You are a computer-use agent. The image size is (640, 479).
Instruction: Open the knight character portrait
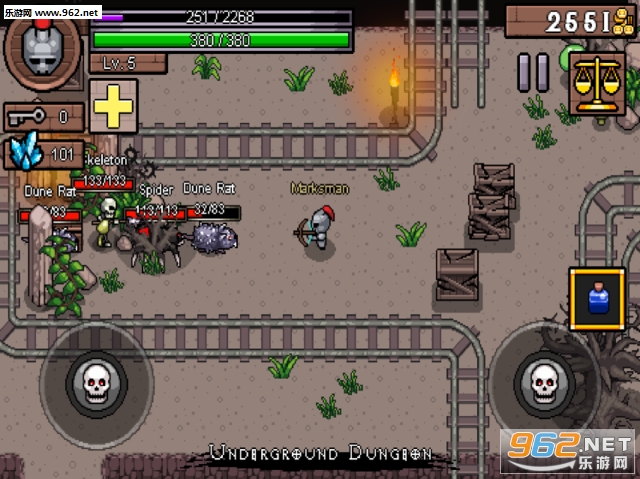(43, 48)
